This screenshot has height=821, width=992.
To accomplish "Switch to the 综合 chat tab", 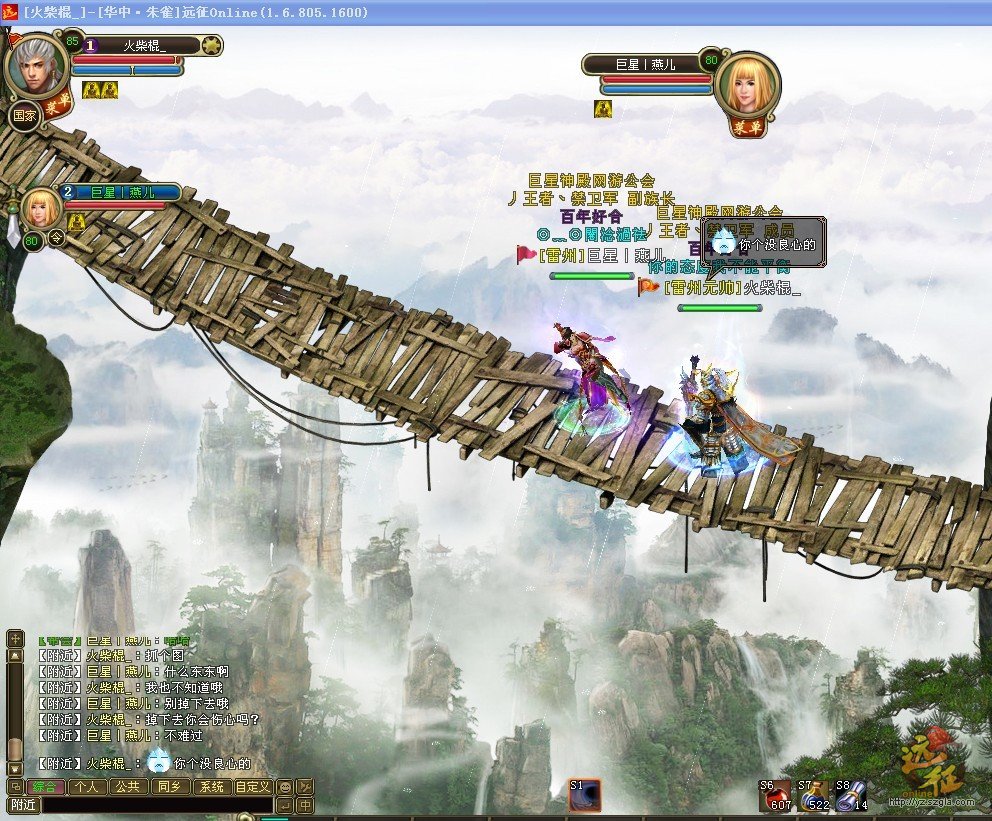I will click(x=45, y=787).
